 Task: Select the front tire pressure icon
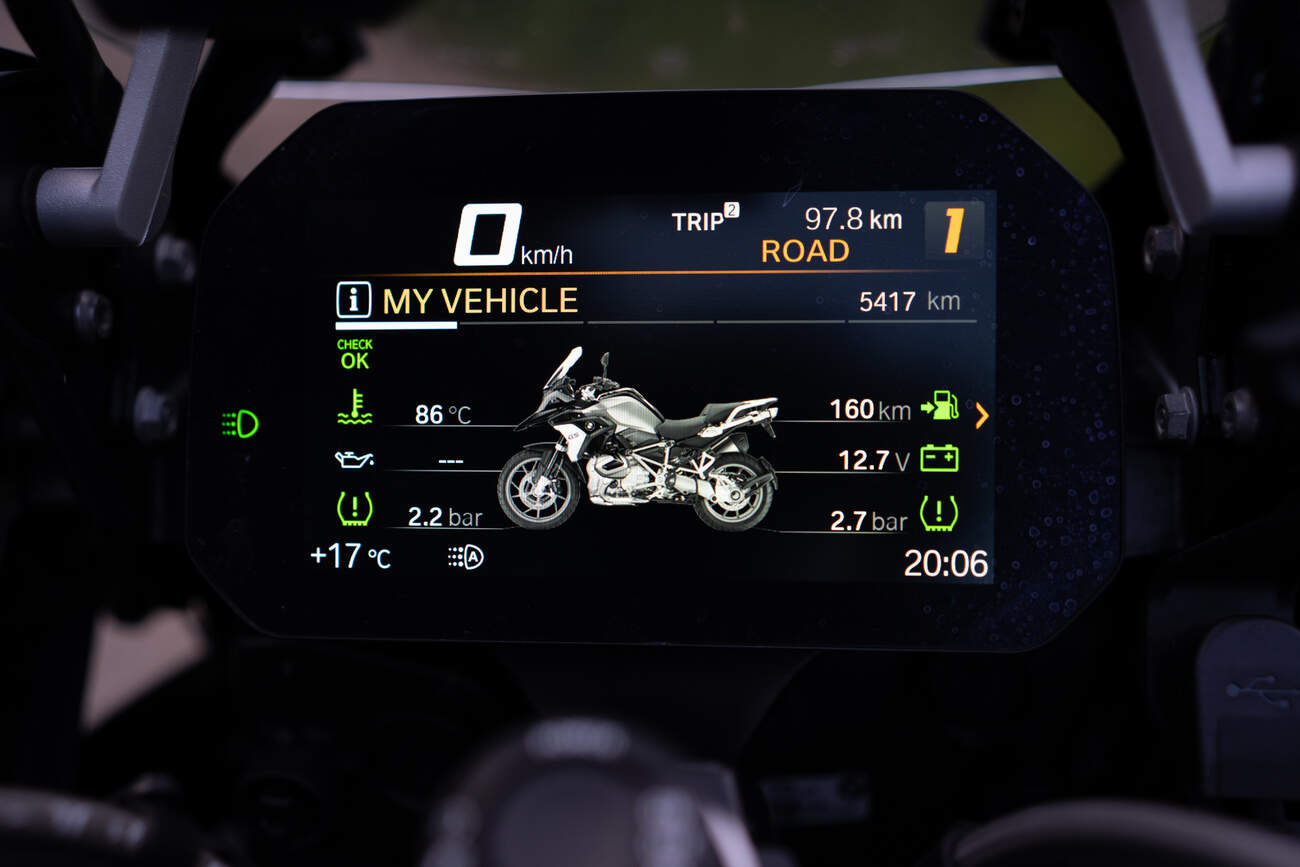click(354, 510)
